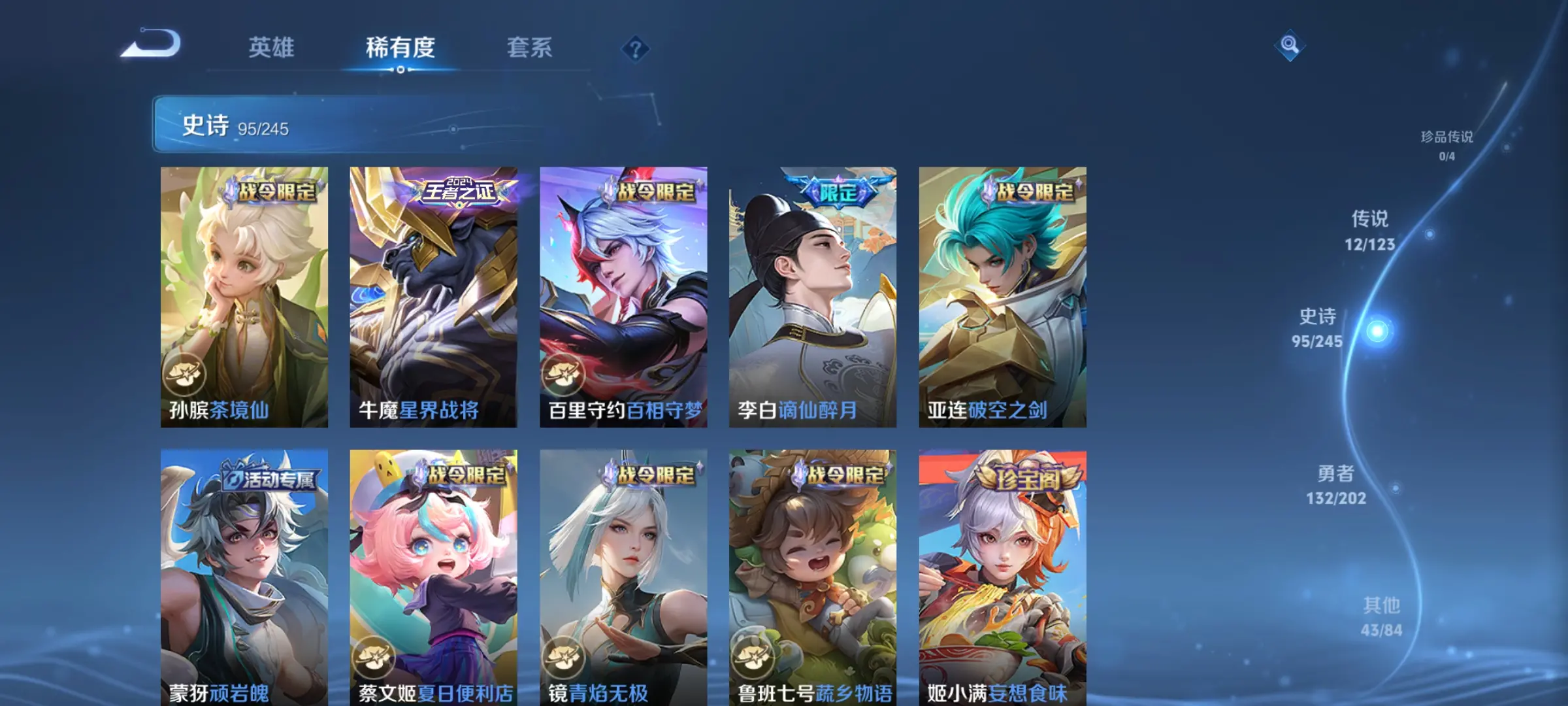This screenshot has height=706, width=1568.
Task: Open the 百里守约 百相守梦 skin card
Action: coord(623,297)
